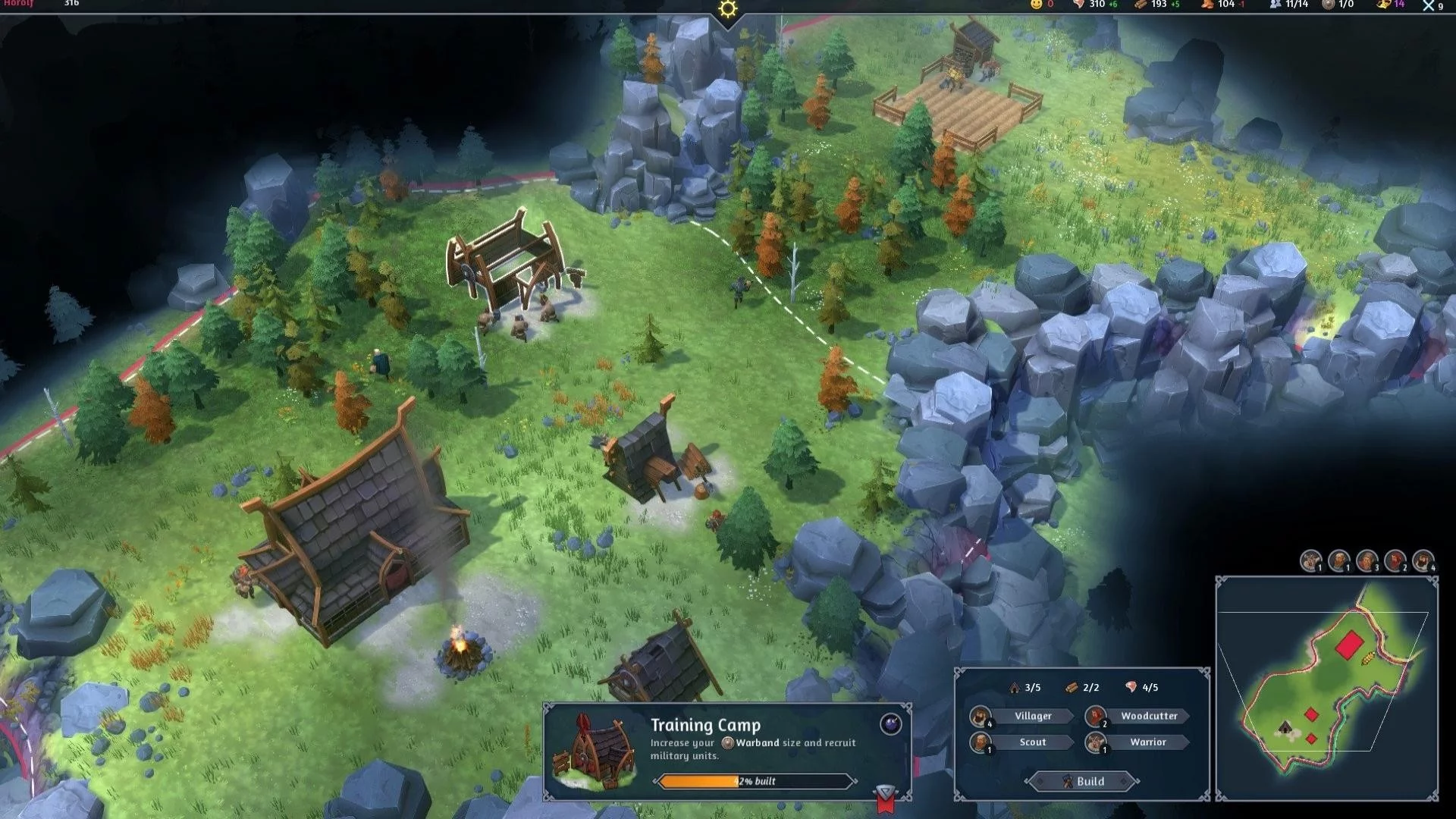Select the unit portrait showing count 4
Screen dimensions: 1456x819
[1423, 561]
